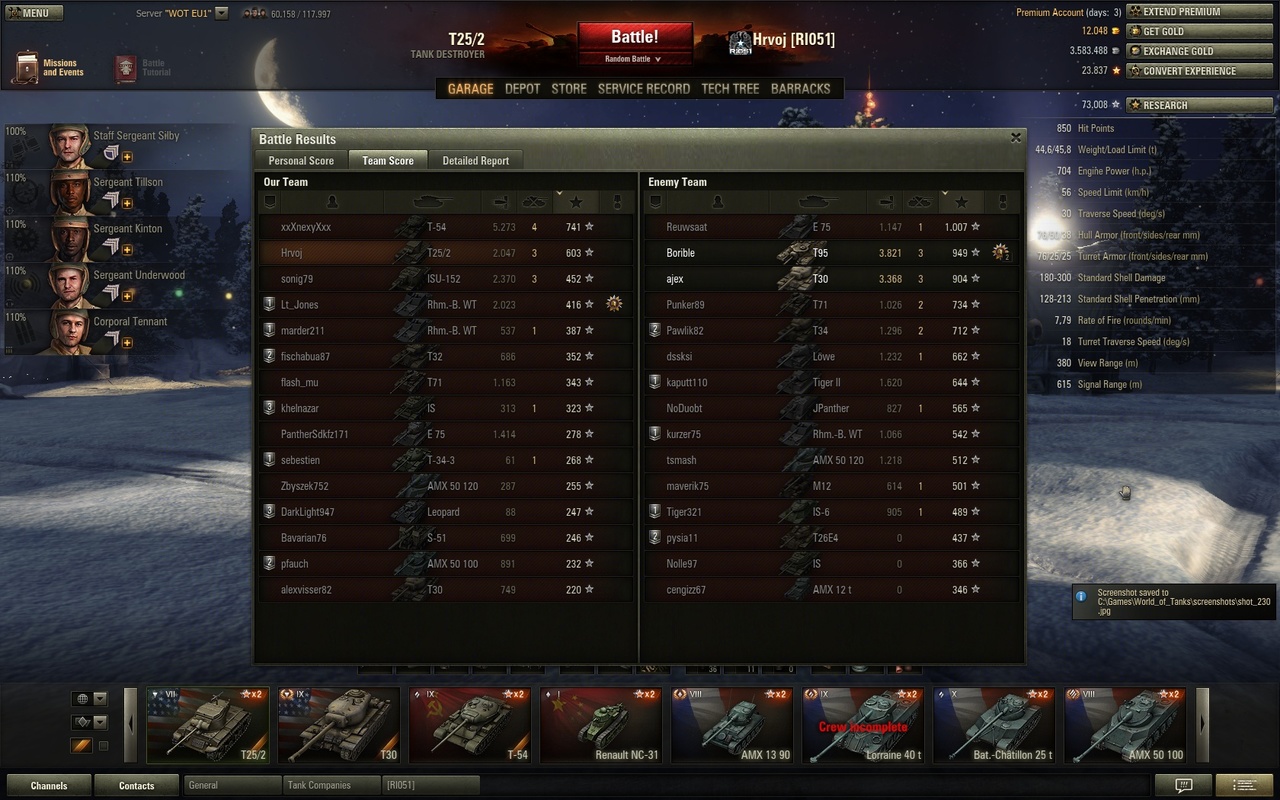Go to the DEPOT section
This screenshot has height=800, width=1280.
pos(522,89)
